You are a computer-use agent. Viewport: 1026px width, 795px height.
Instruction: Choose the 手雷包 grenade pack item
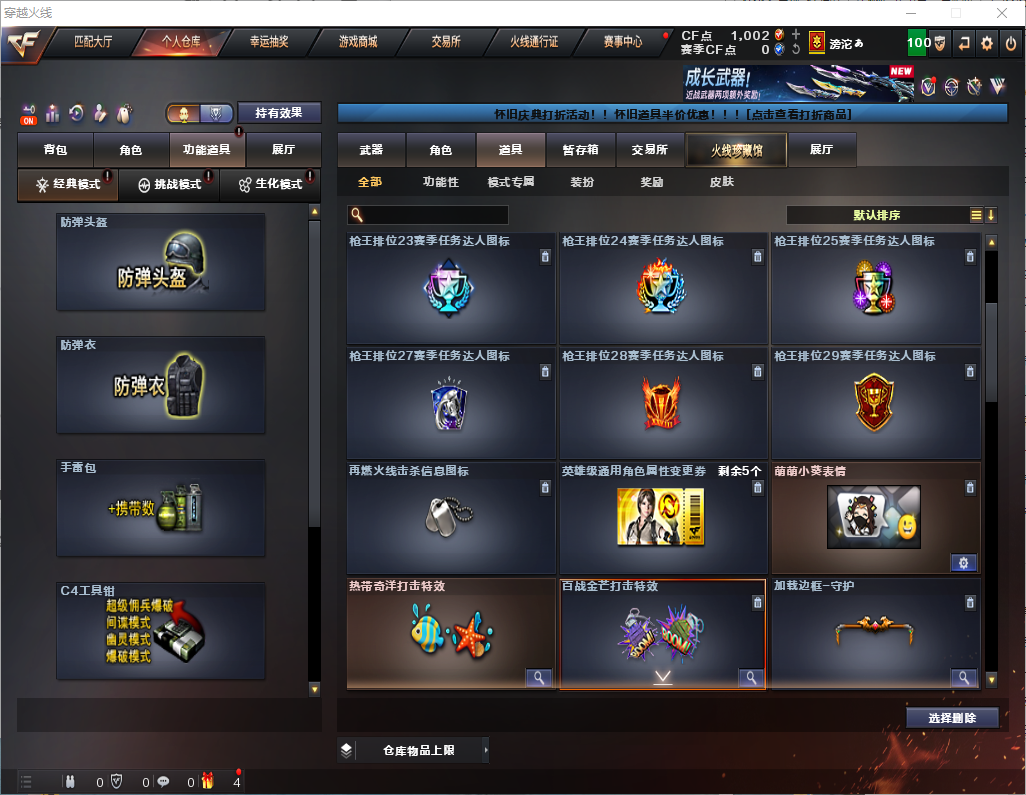(161, 508)
